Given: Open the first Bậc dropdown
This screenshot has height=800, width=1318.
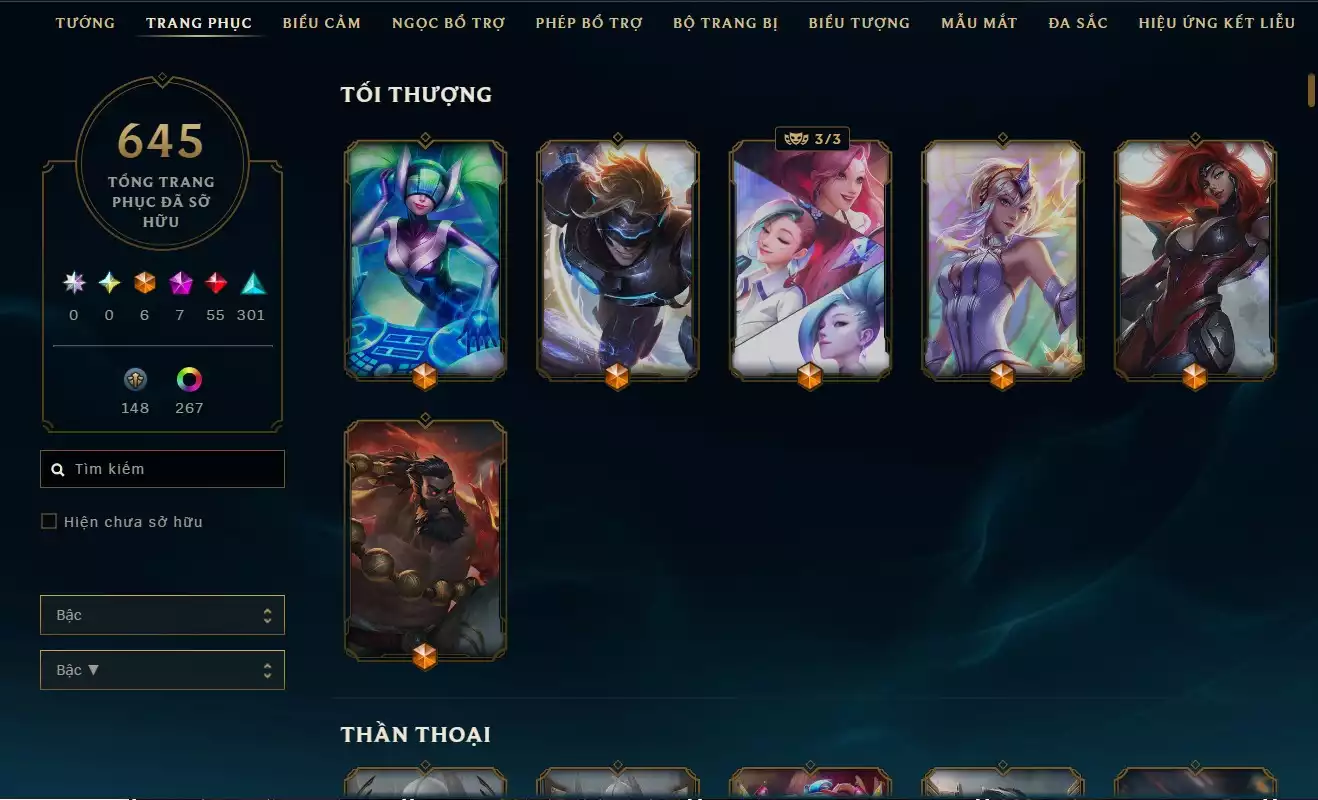Looking at the screenshot, I should 162,615.
